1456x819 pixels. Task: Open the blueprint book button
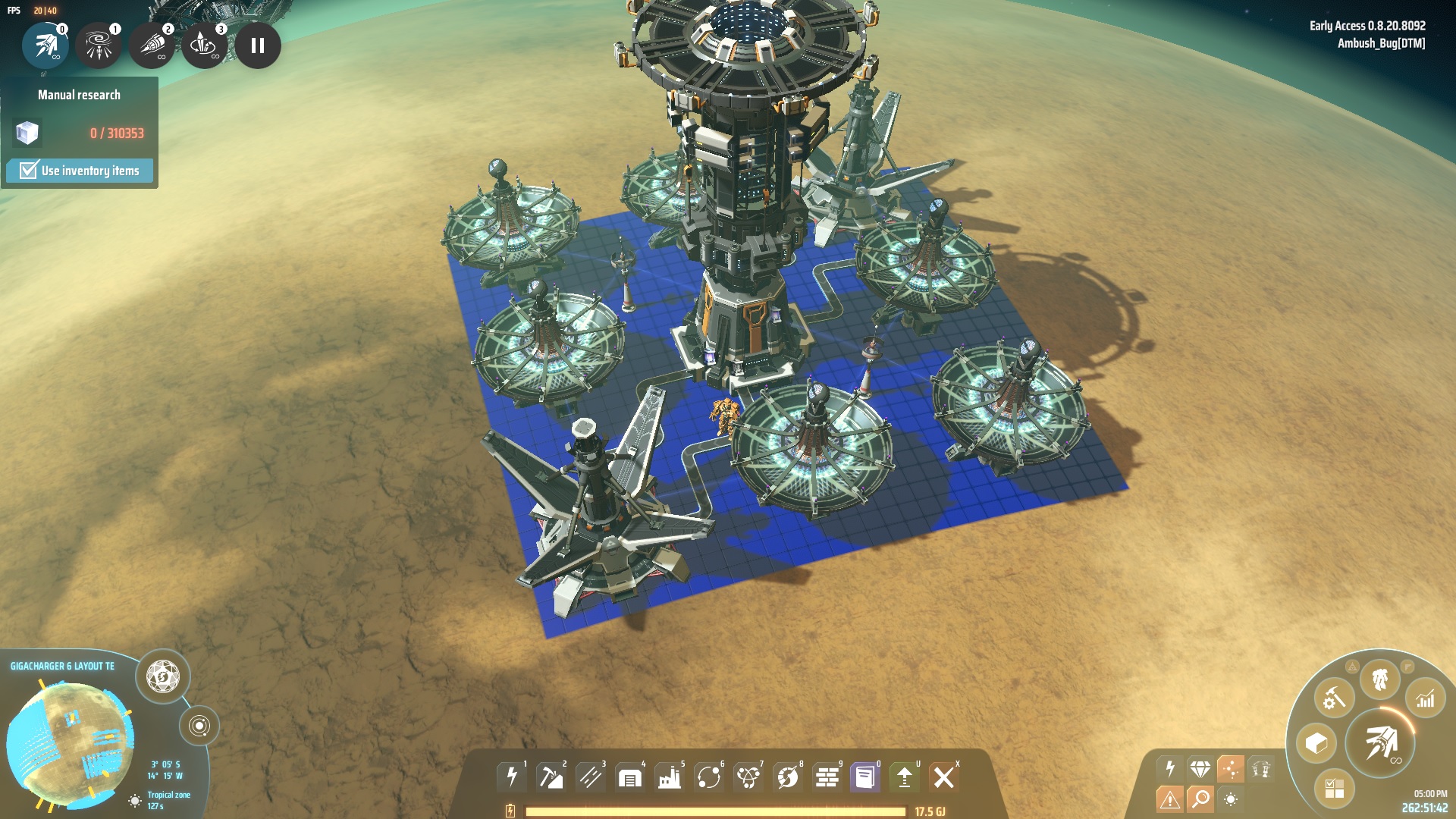pos(865,777)
